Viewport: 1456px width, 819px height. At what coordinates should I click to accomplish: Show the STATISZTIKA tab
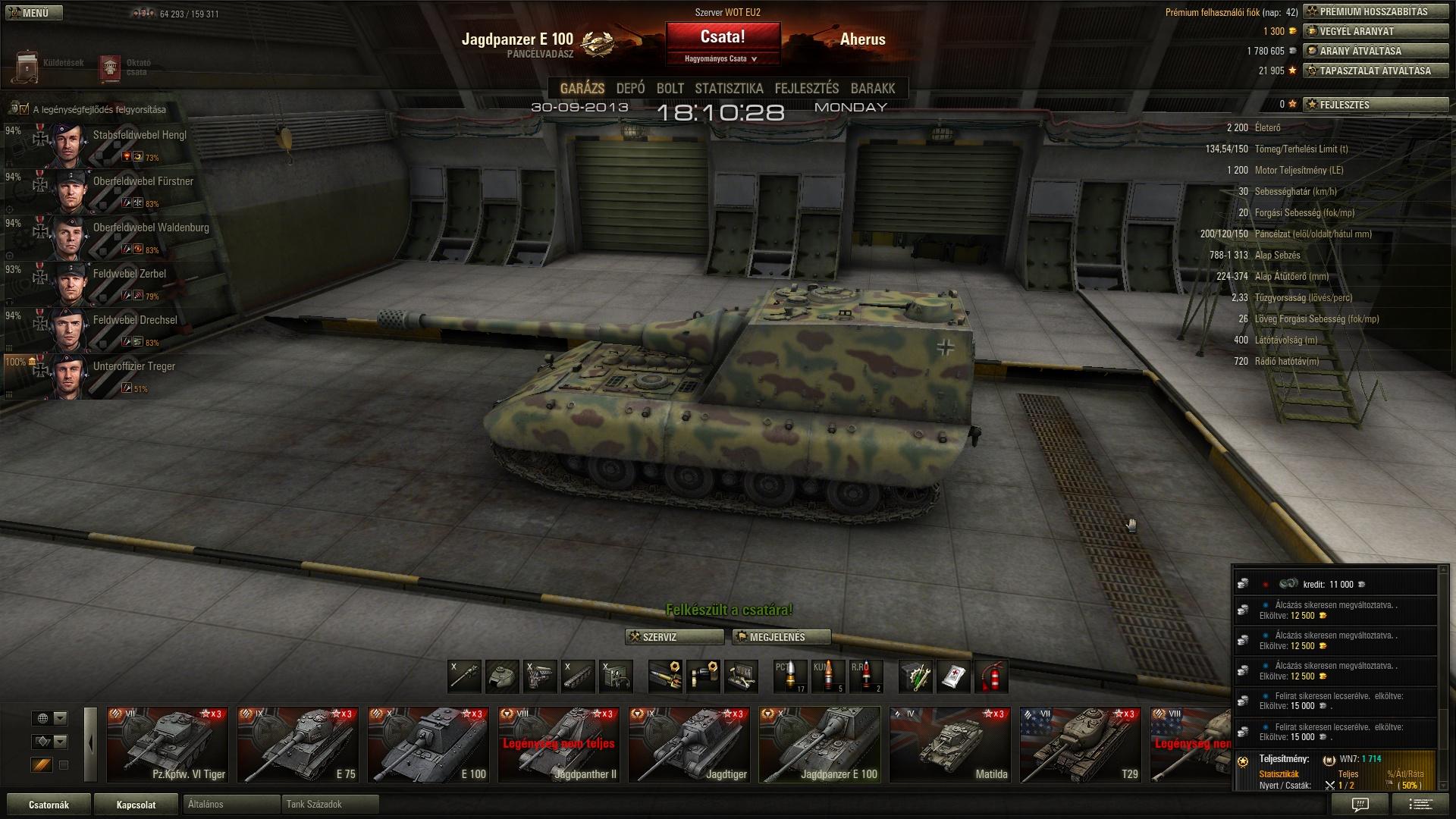(729, 89)
